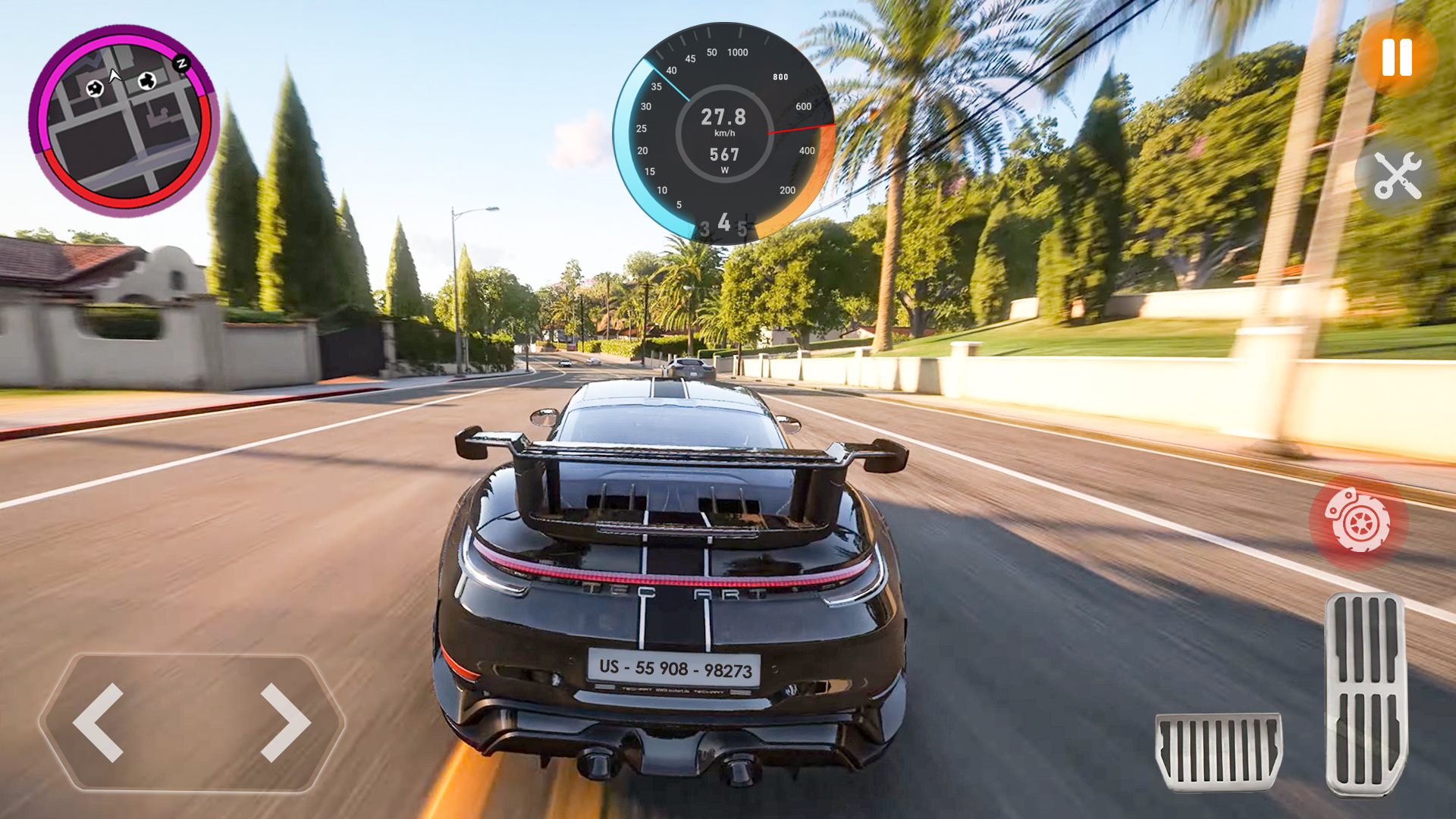Open the circular minimap
This screenshot has height=819, width=1456.
click(124, 121)
